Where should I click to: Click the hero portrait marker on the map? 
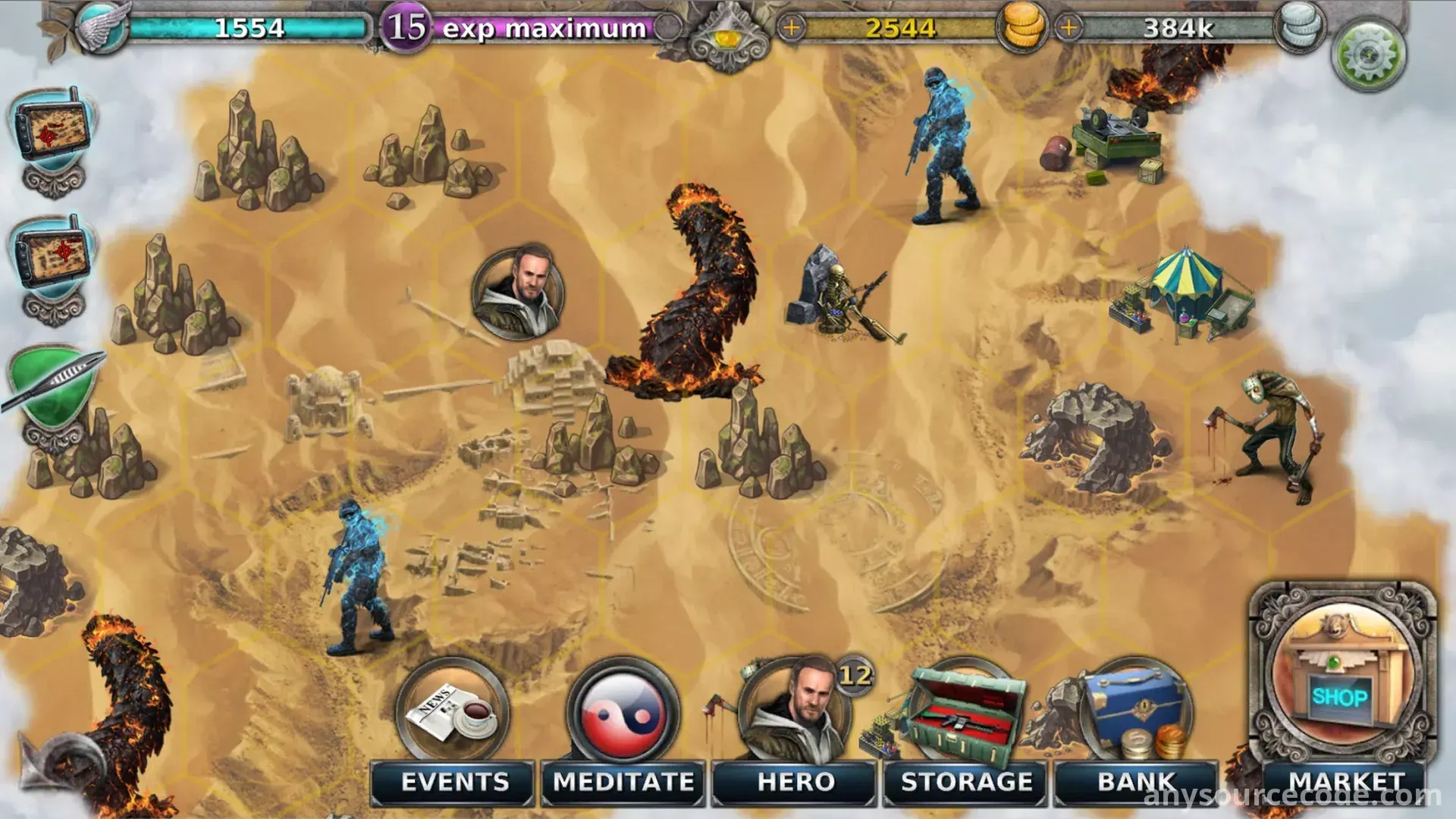tap(518, 292)
